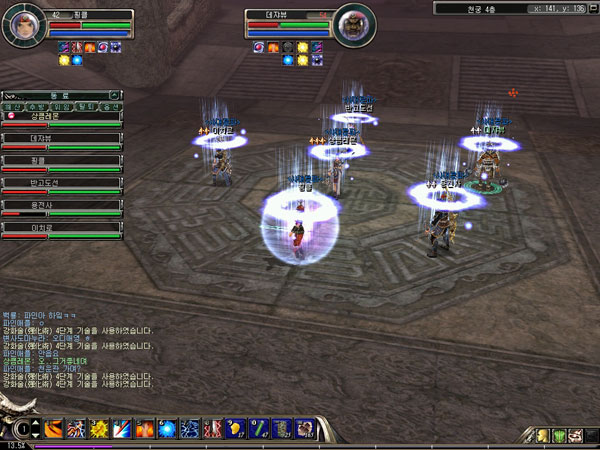The height and width of the screenshot is (450, 600).
Task: Open the green menu icon at bottom right
Action: click(561, 435)
